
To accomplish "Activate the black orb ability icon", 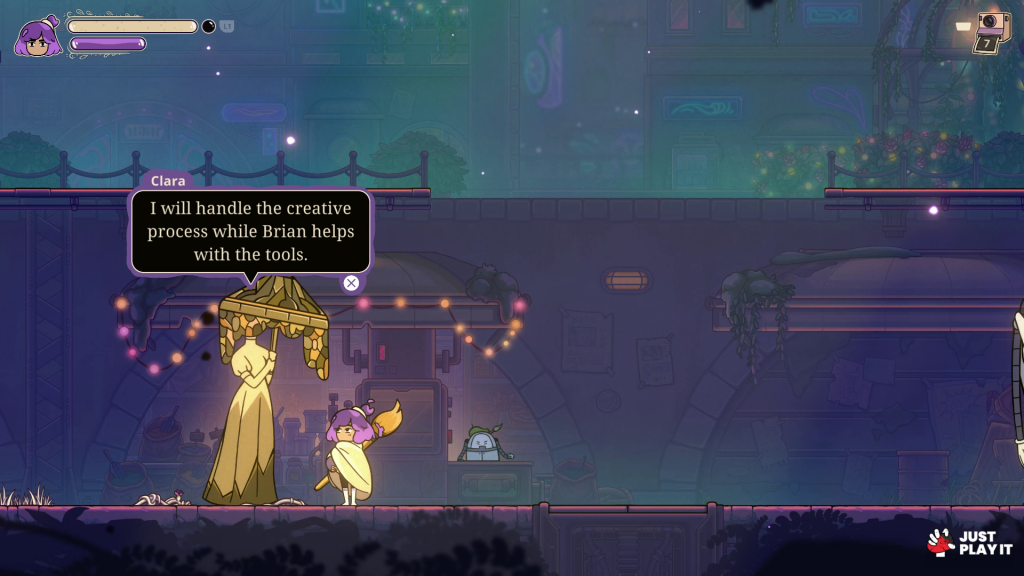I will pyautogui.click(x=209, y=26).
